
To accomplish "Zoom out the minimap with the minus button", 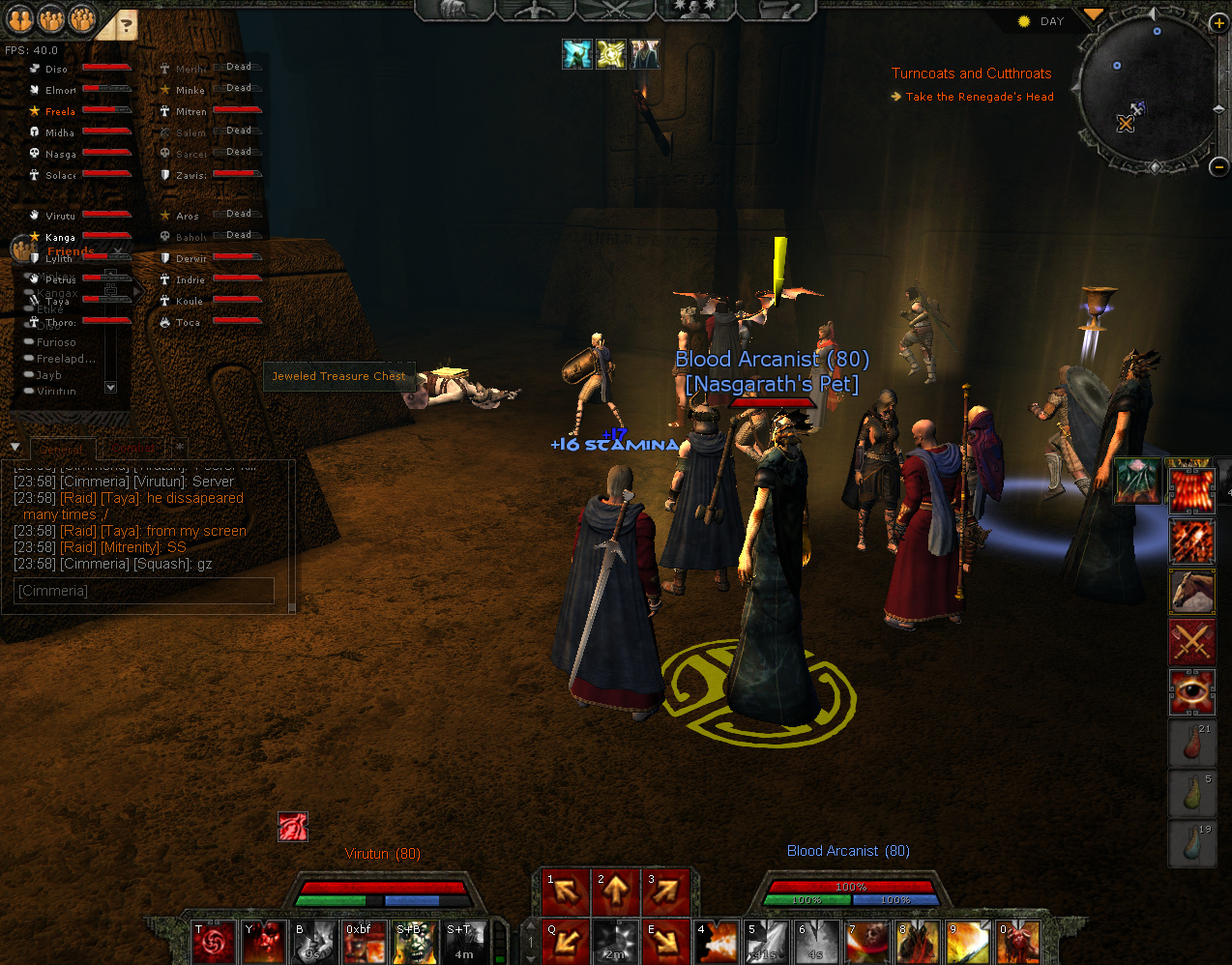I will tap(1218, 166).
